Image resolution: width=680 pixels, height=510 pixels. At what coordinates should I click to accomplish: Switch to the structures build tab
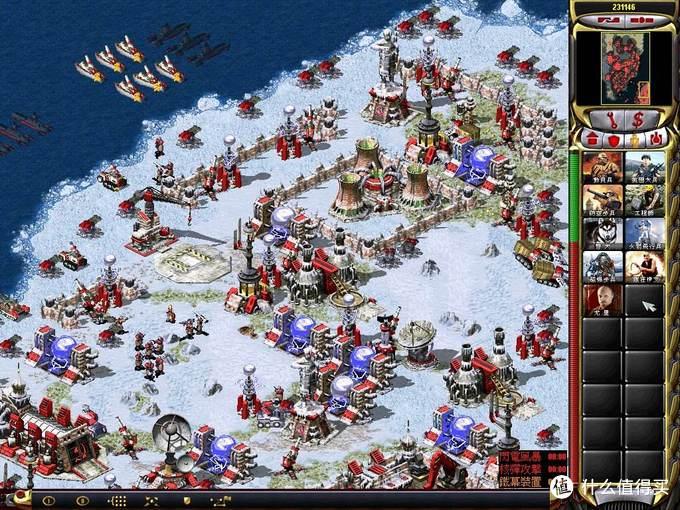pos(591,138)
